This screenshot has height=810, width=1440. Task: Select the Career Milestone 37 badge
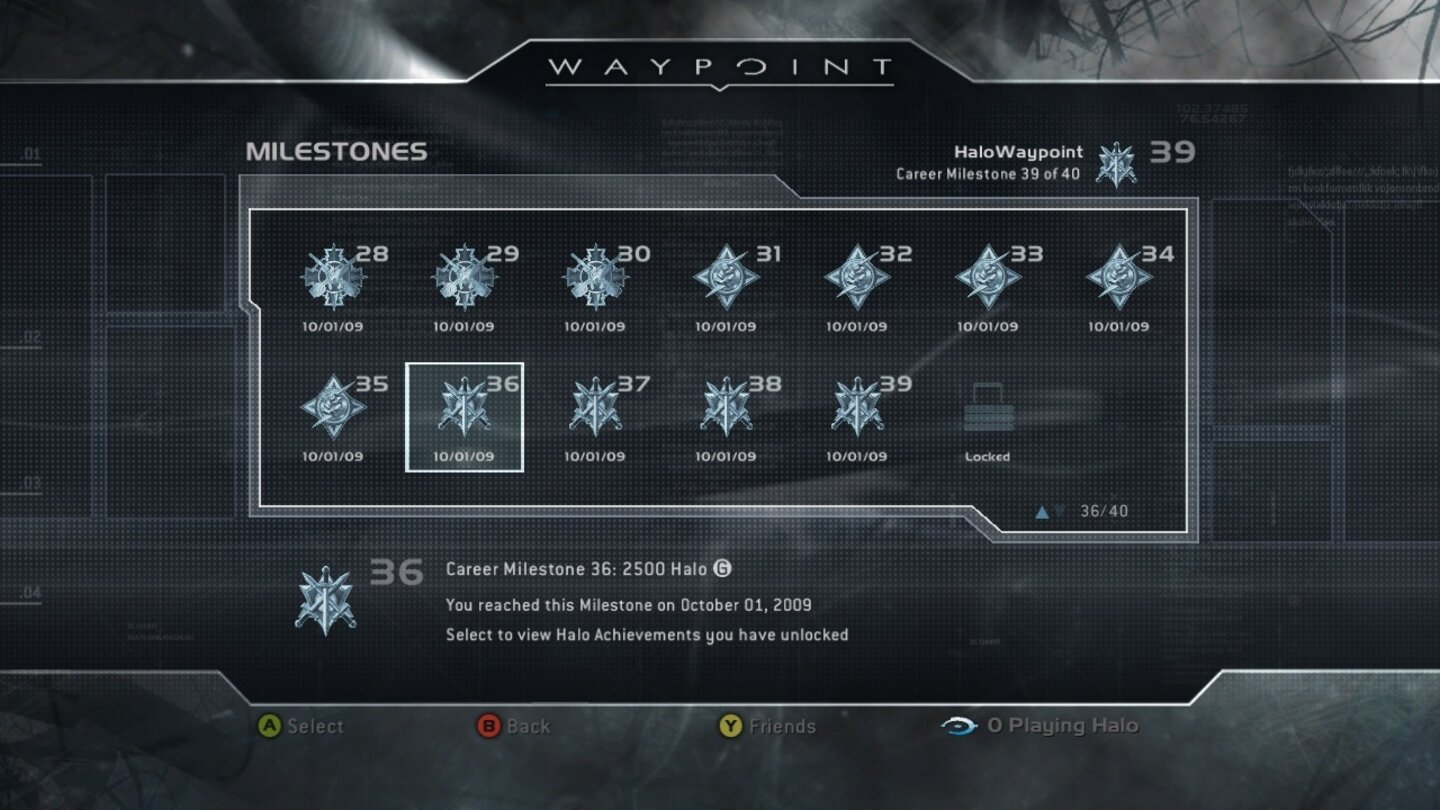click(x=596, y=410)
